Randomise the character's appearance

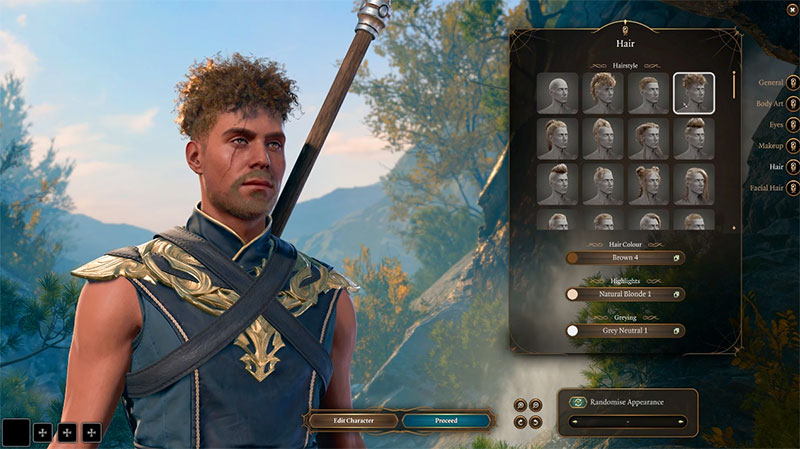pos(579,402)
